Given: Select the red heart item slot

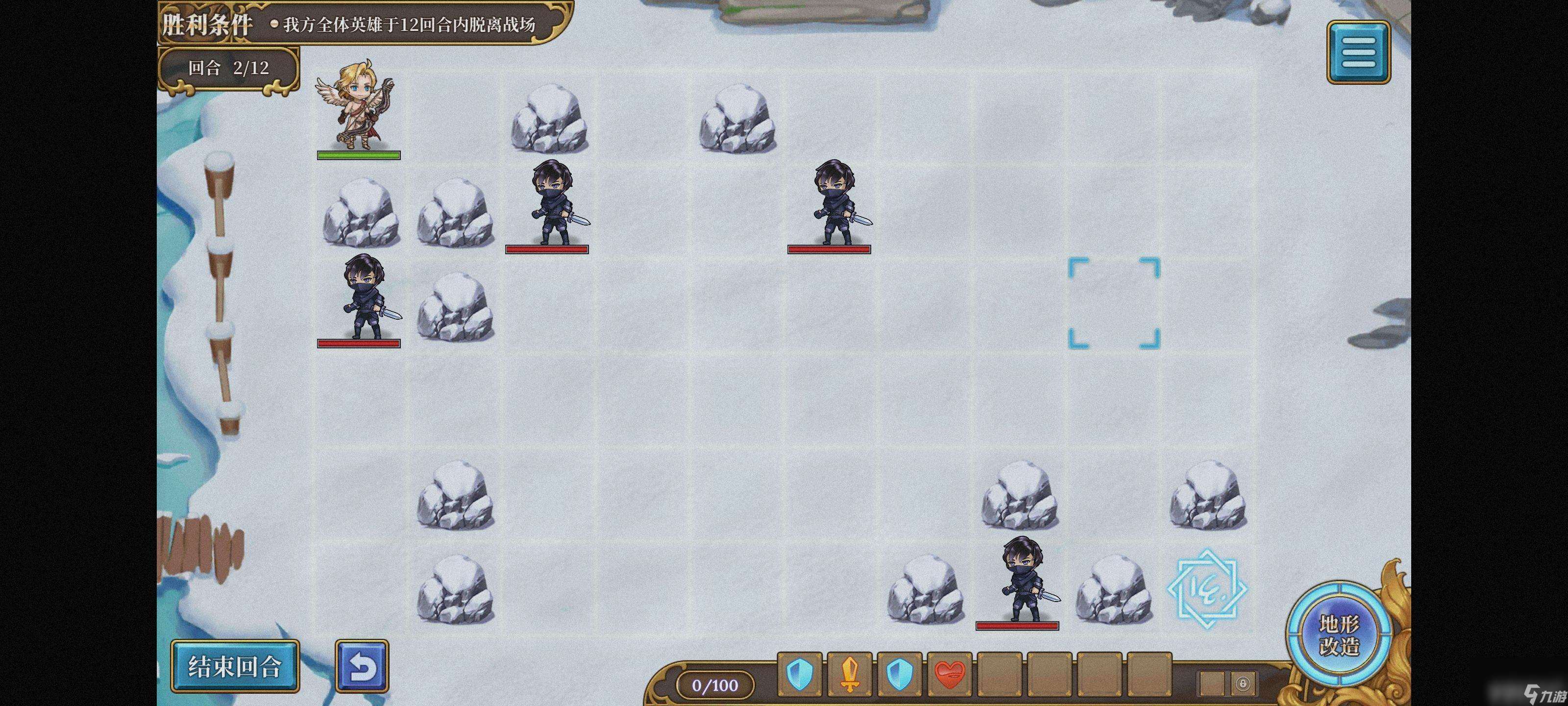Looking at the screenshot, I should click(949, 674).
